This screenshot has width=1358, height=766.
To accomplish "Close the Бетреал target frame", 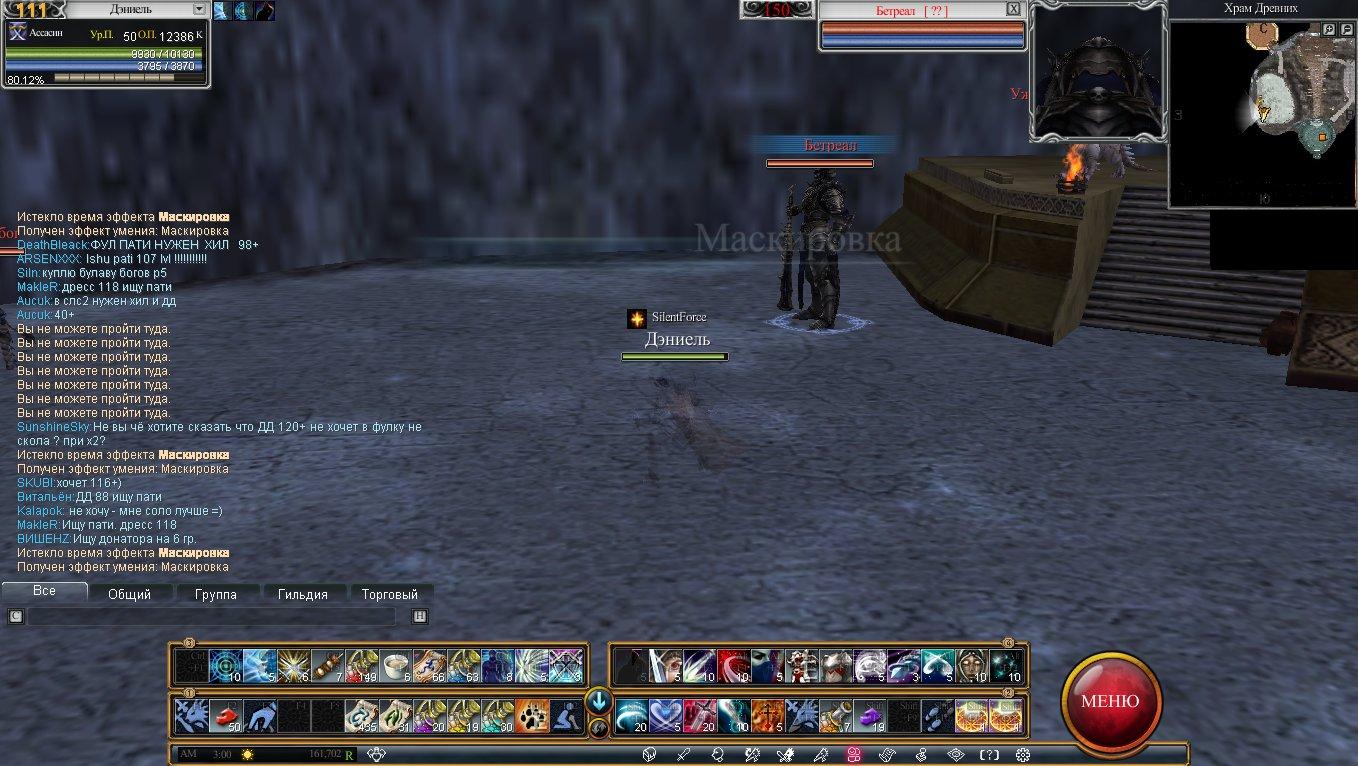I will tap(1013, 9).
